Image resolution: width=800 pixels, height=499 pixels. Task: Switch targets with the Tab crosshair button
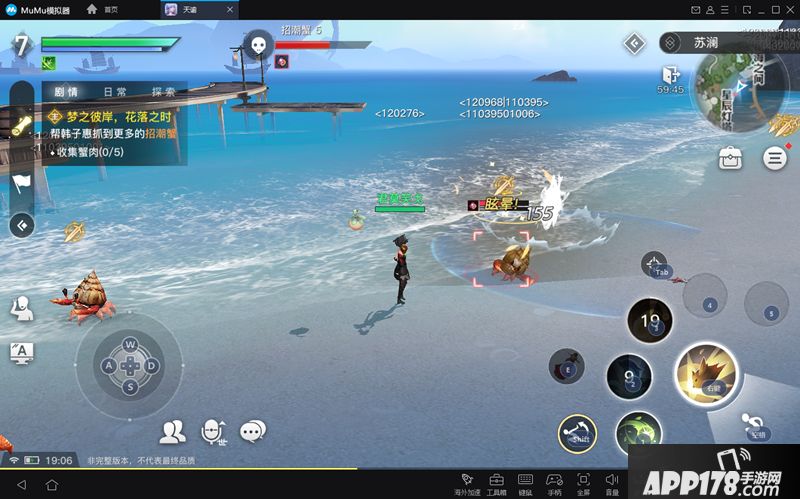pyautogui.click(x=656, y=264)
